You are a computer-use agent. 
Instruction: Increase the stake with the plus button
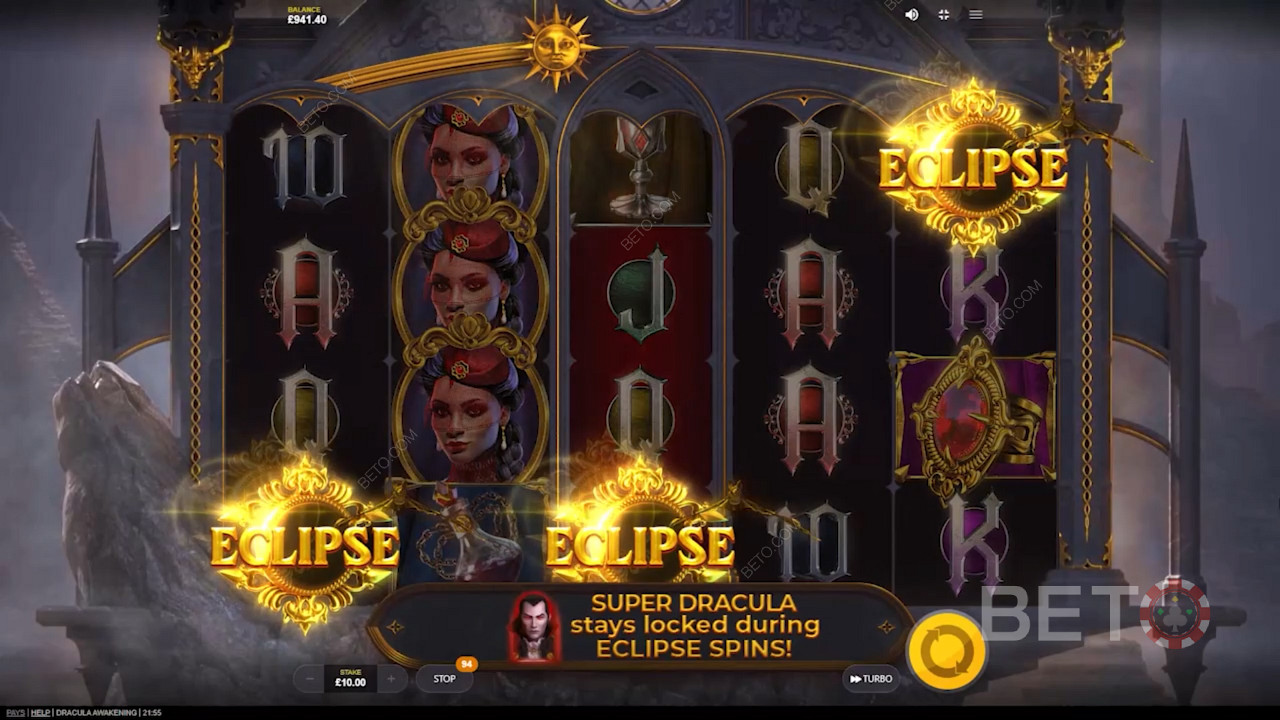pos(391,679)
